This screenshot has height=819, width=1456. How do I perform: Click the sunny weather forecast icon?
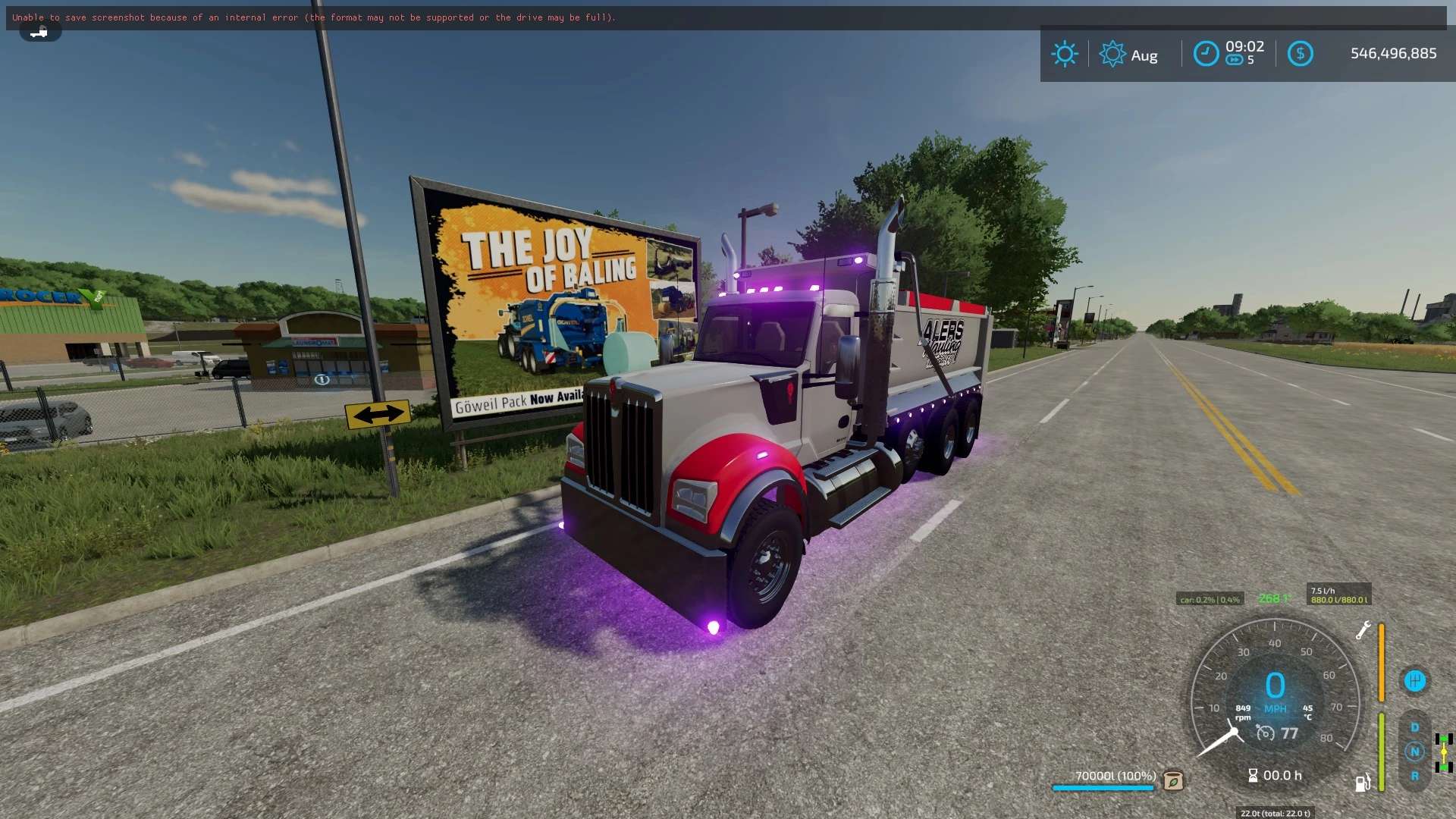(1064, 54)
